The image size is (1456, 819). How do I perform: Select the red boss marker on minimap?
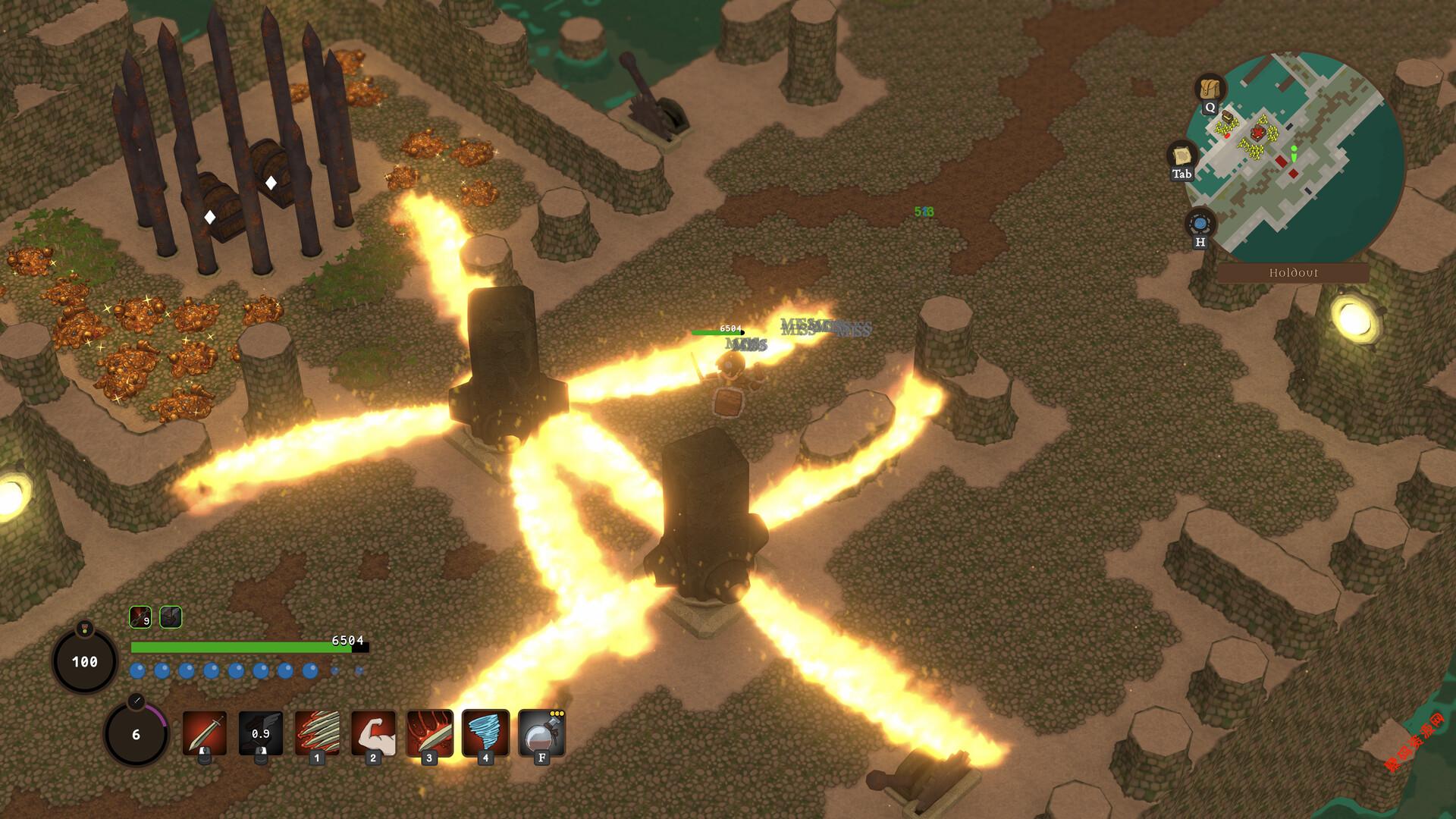click(1258, 134)
